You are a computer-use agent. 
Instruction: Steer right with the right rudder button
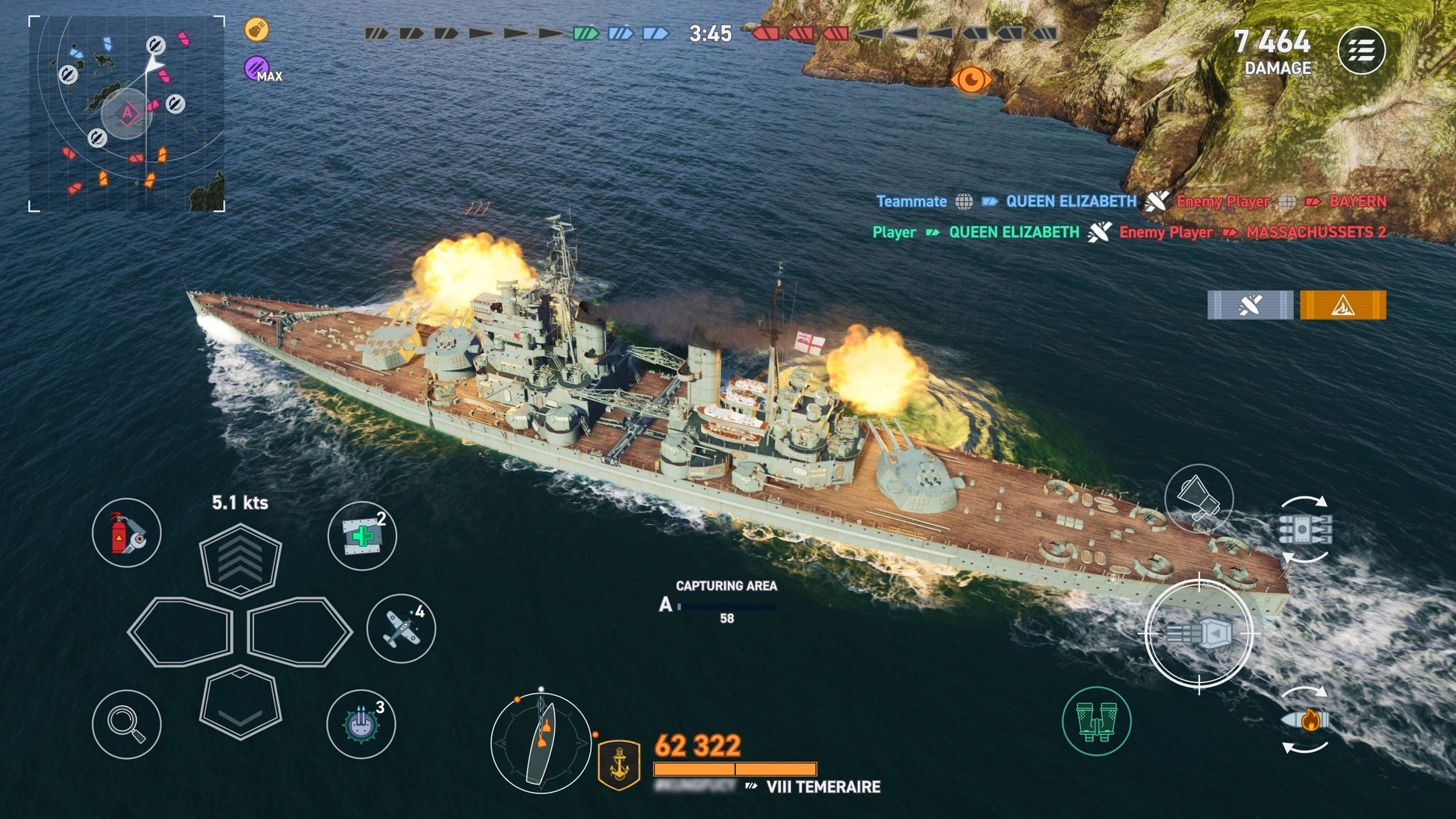click(299, 632)
